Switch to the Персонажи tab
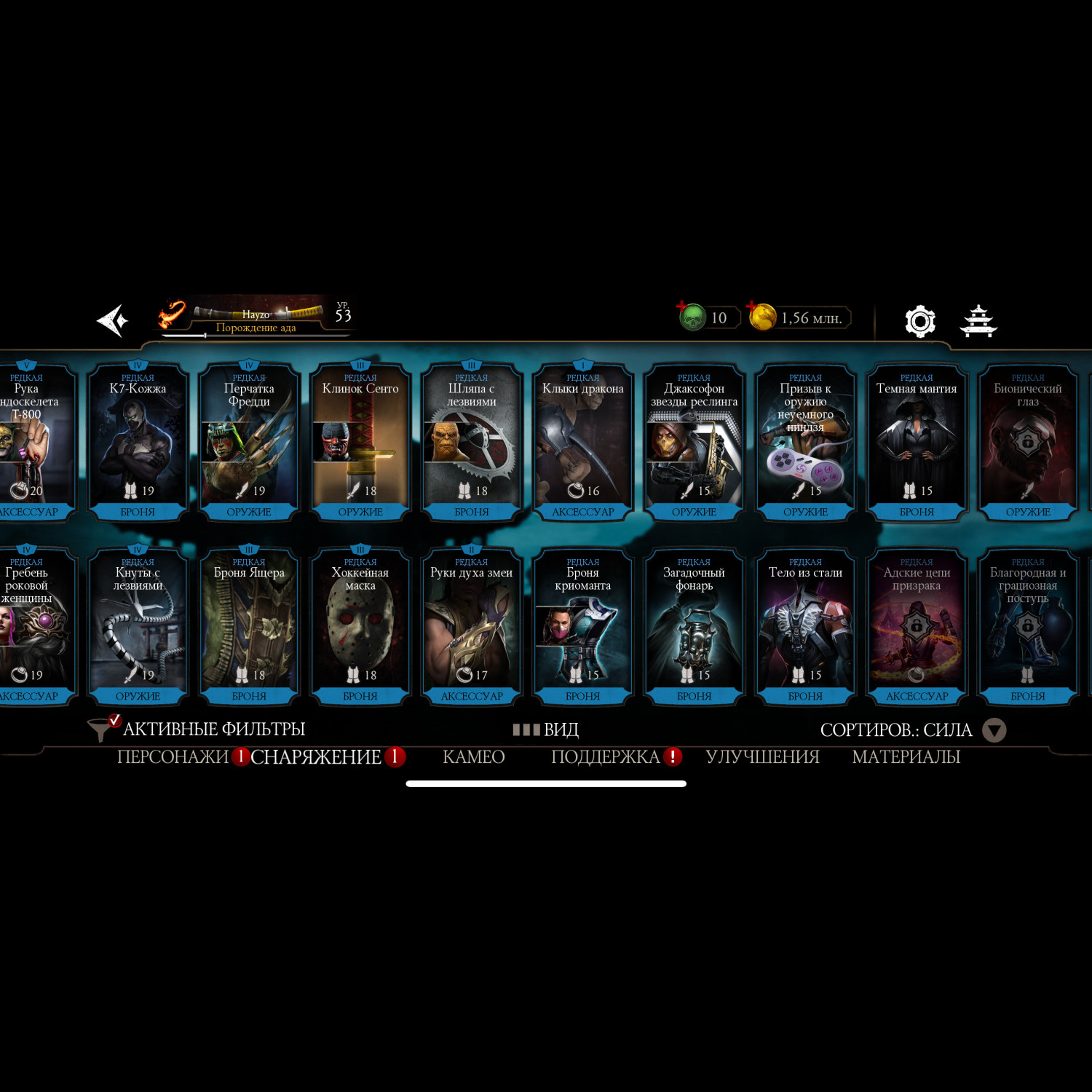Viewport: 1092px width, 1092px height. (x=173, y=757)
